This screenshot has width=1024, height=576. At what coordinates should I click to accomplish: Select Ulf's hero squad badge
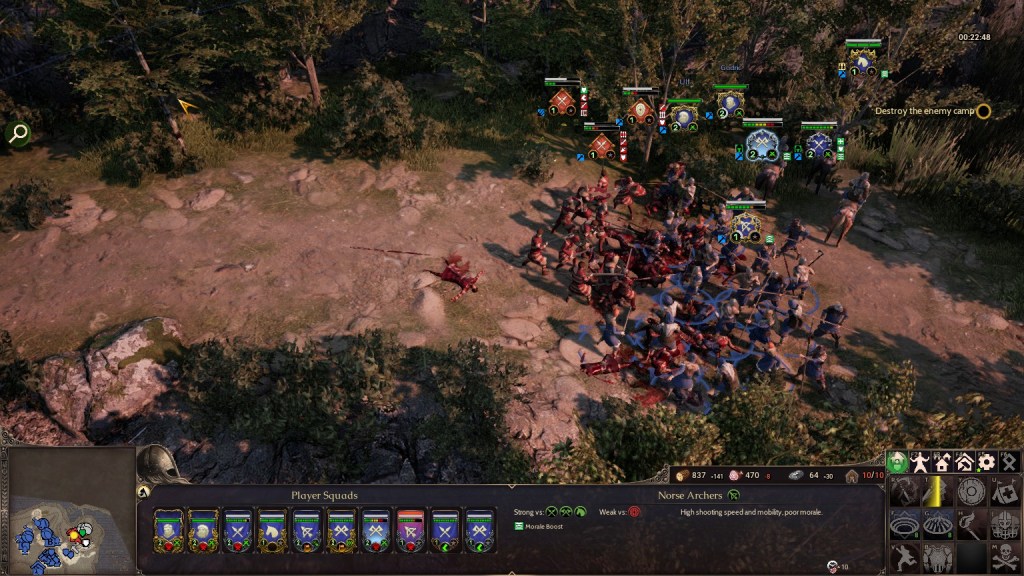point(684,116)
